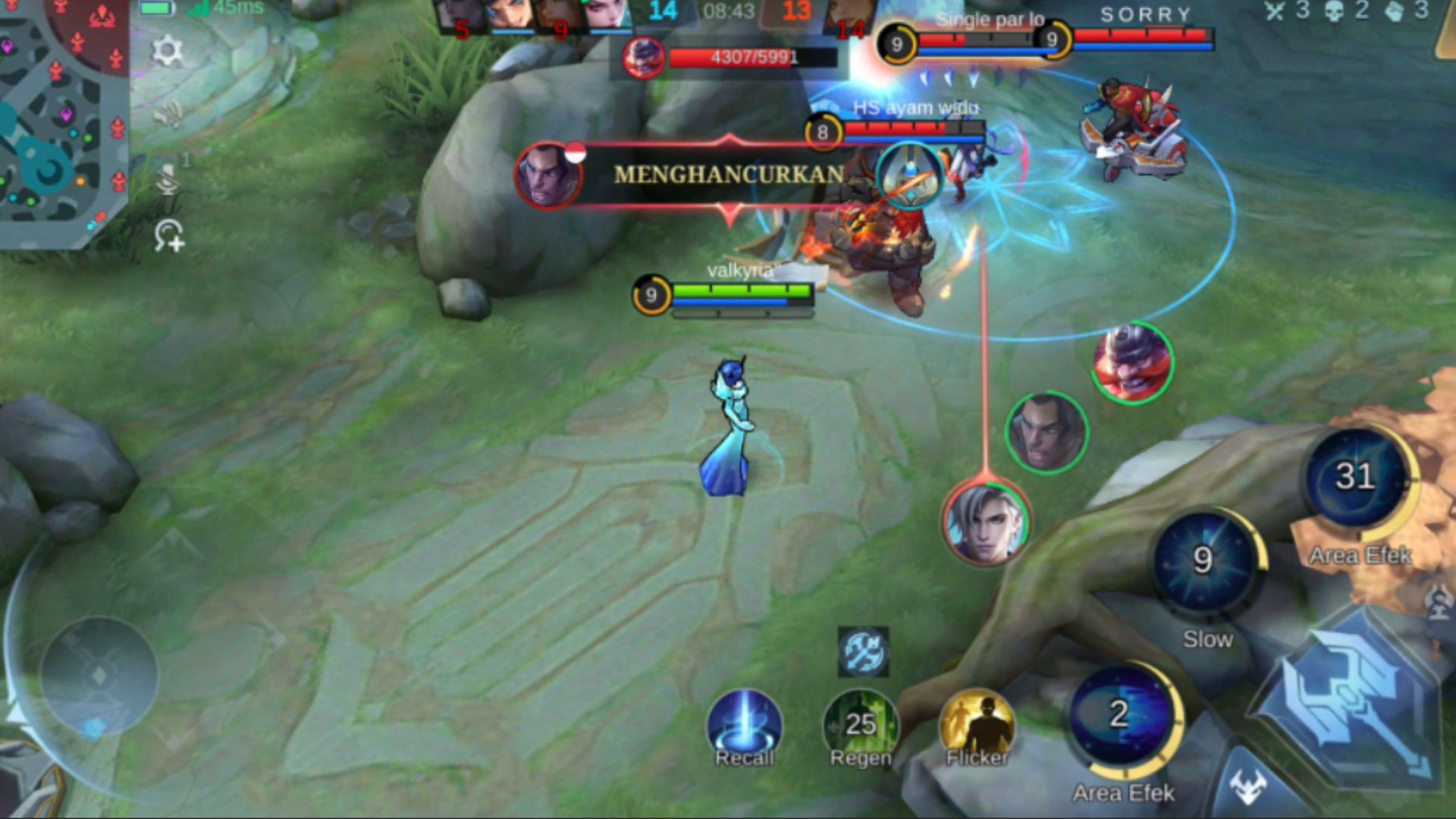Screen dimensions: 1456x819
Task: Select the dark-haired enemy target portrait
Action: pyautogui.click(x=1046, y=432)
